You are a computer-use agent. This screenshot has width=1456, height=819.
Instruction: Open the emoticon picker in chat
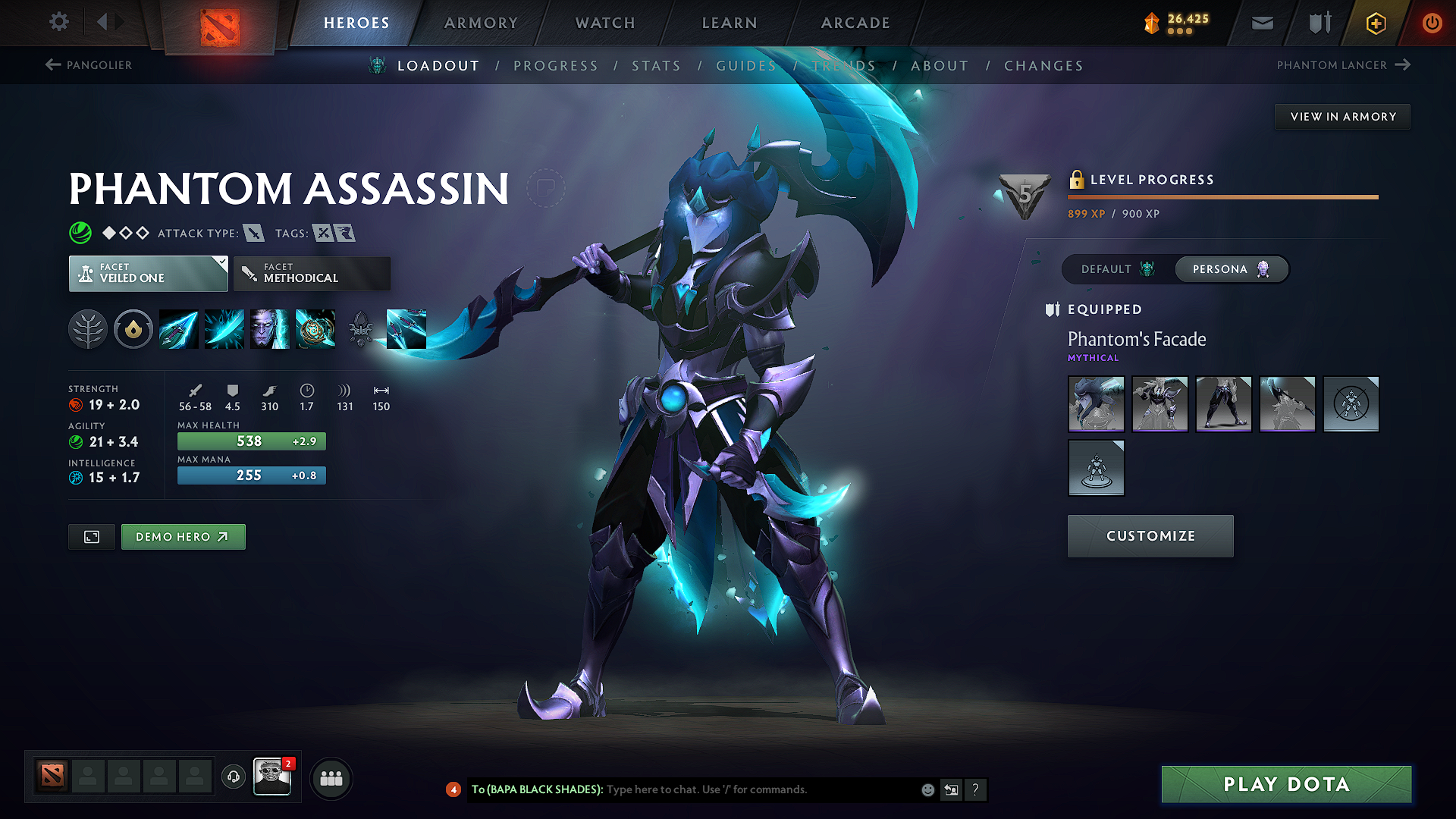pyautogui.click(x=927, y=789)
